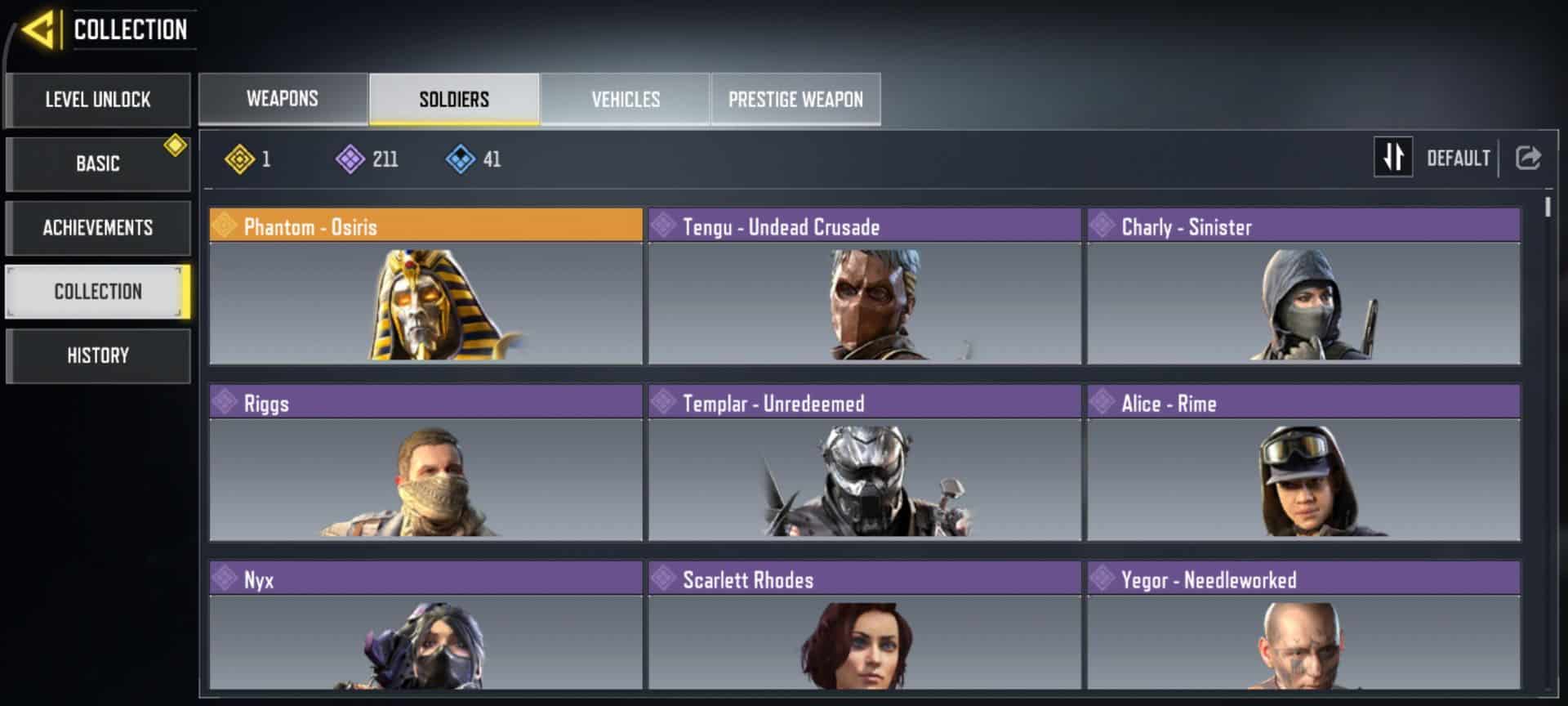The width and height of the screenshot is (1568, 706).
Task: Pick the Charly - Sinister soldier
Action: pos(1303,286)
